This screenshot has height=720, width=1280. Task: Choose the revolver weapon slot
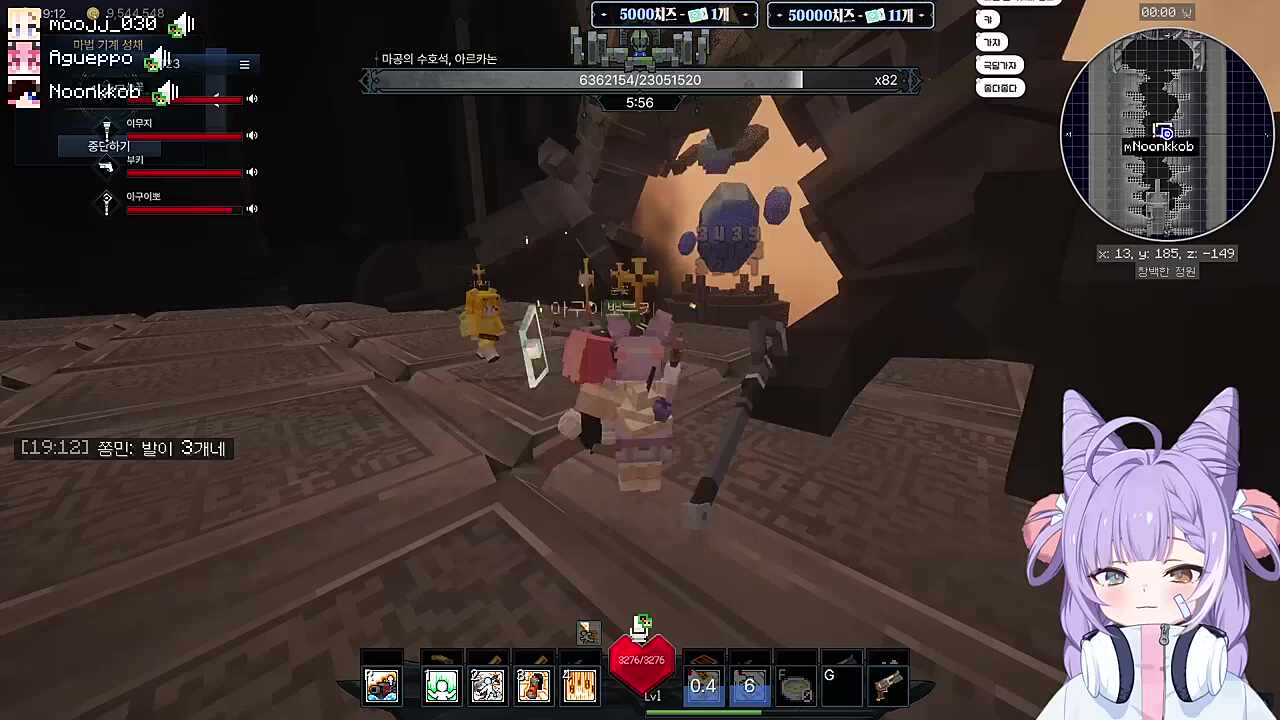pyautogui.click(x=887, y=686)
